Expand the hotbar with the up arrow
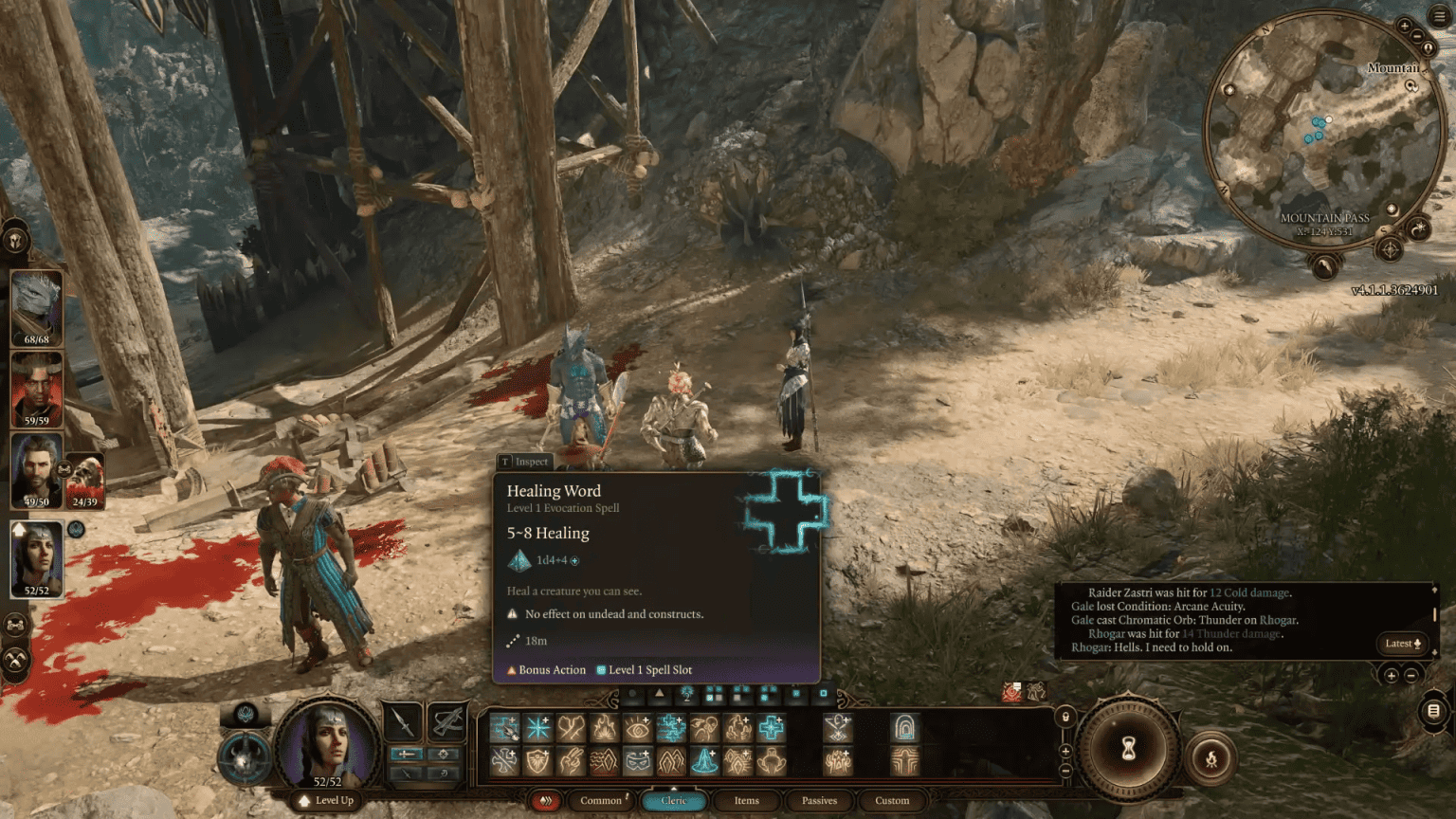 [x=660, y=693]
